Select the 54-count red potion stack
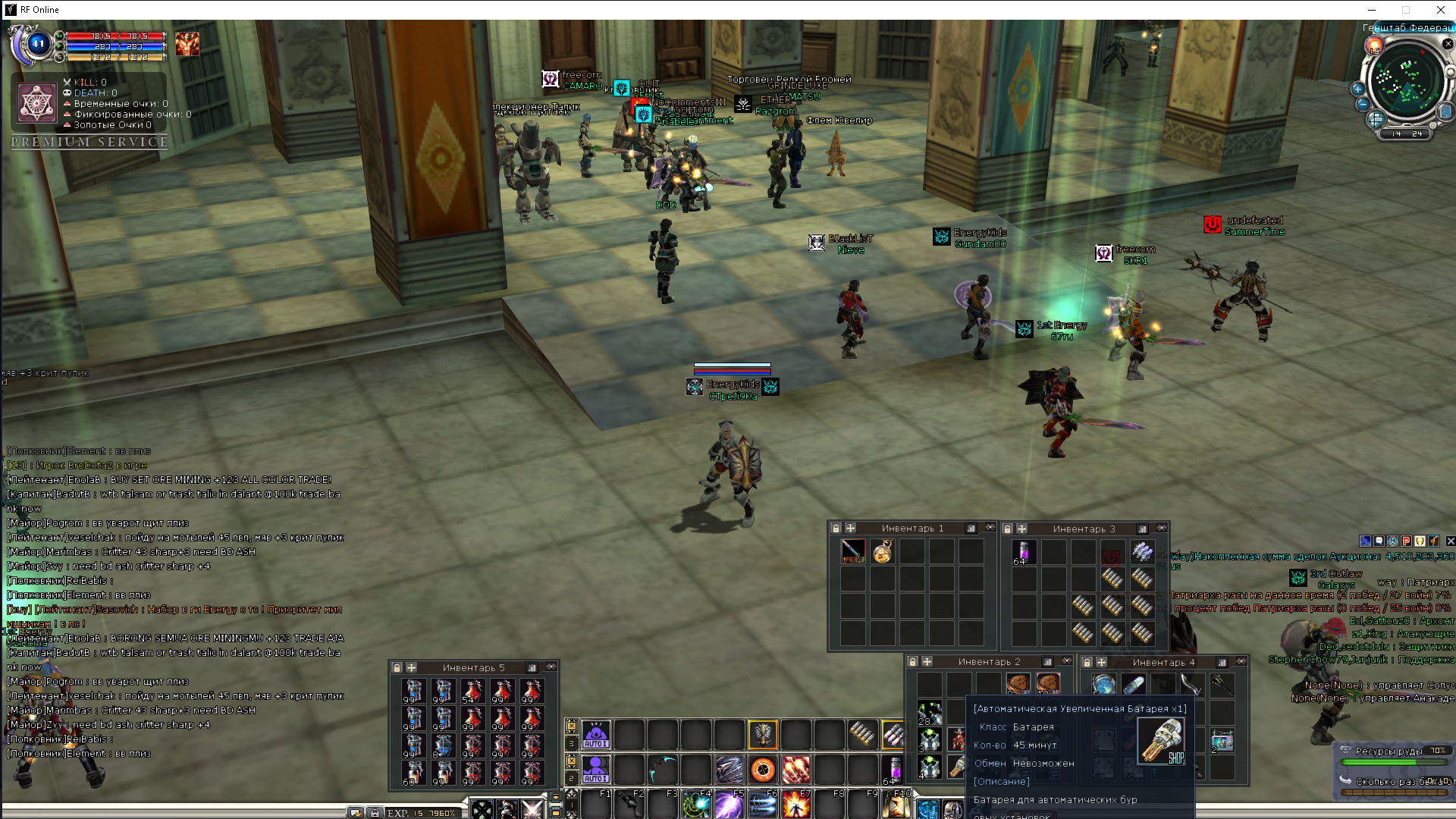1456x819 pixels. 472,691
